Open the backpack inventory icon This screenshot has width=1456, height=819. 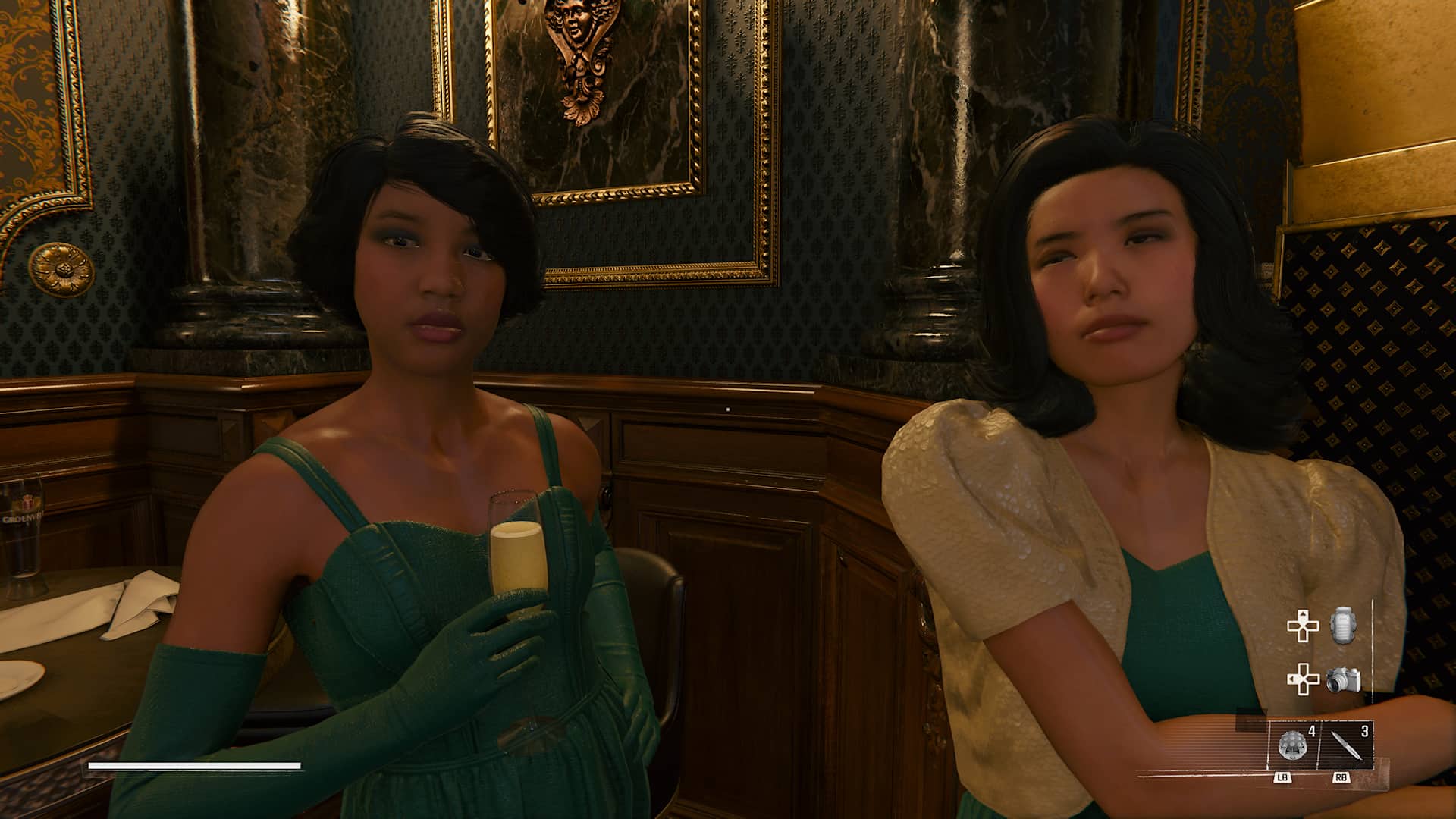click(x=1343, y=626)
